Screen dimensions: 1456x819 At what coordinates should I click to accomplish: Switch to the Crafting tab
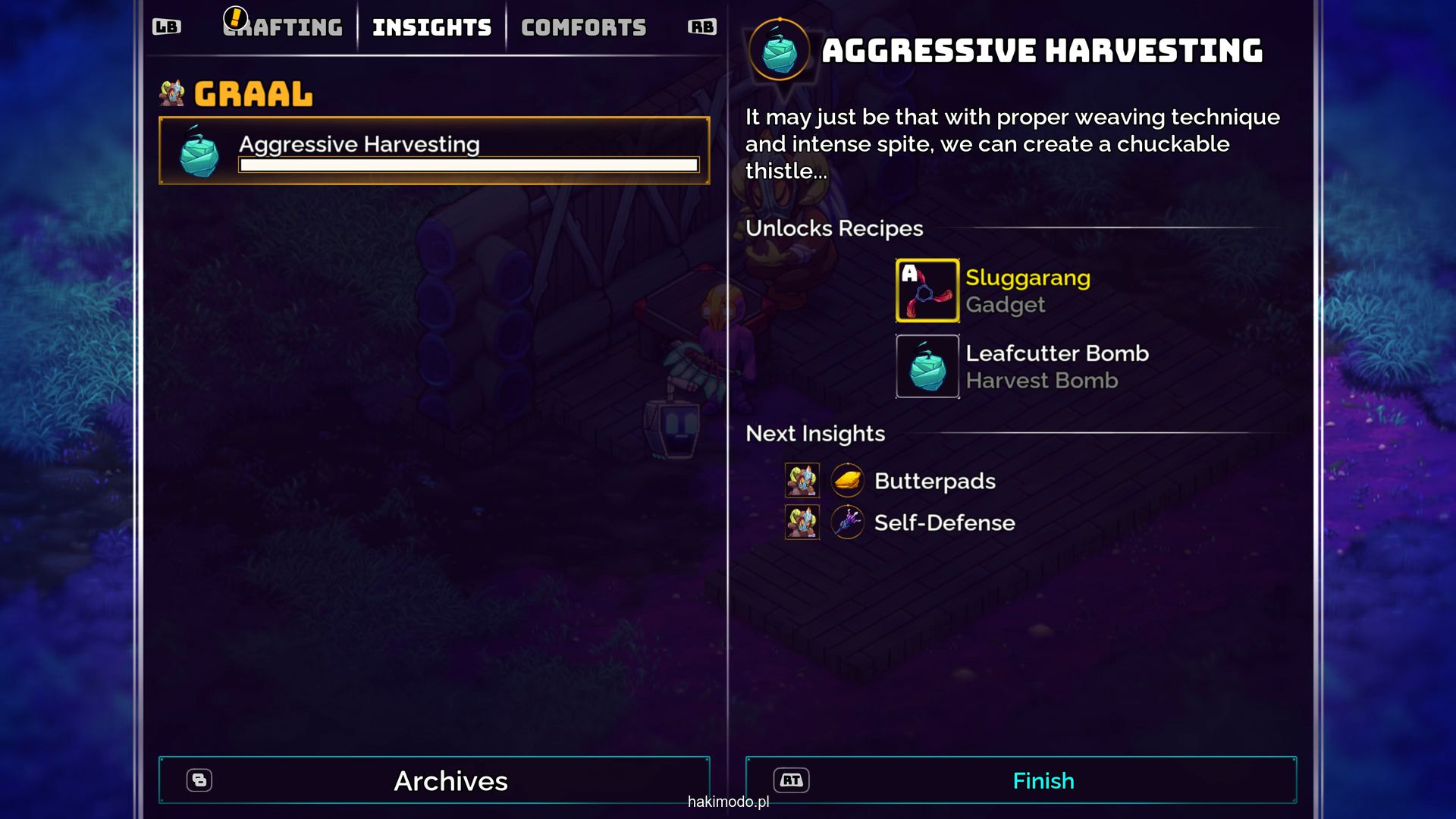(284, 28)
